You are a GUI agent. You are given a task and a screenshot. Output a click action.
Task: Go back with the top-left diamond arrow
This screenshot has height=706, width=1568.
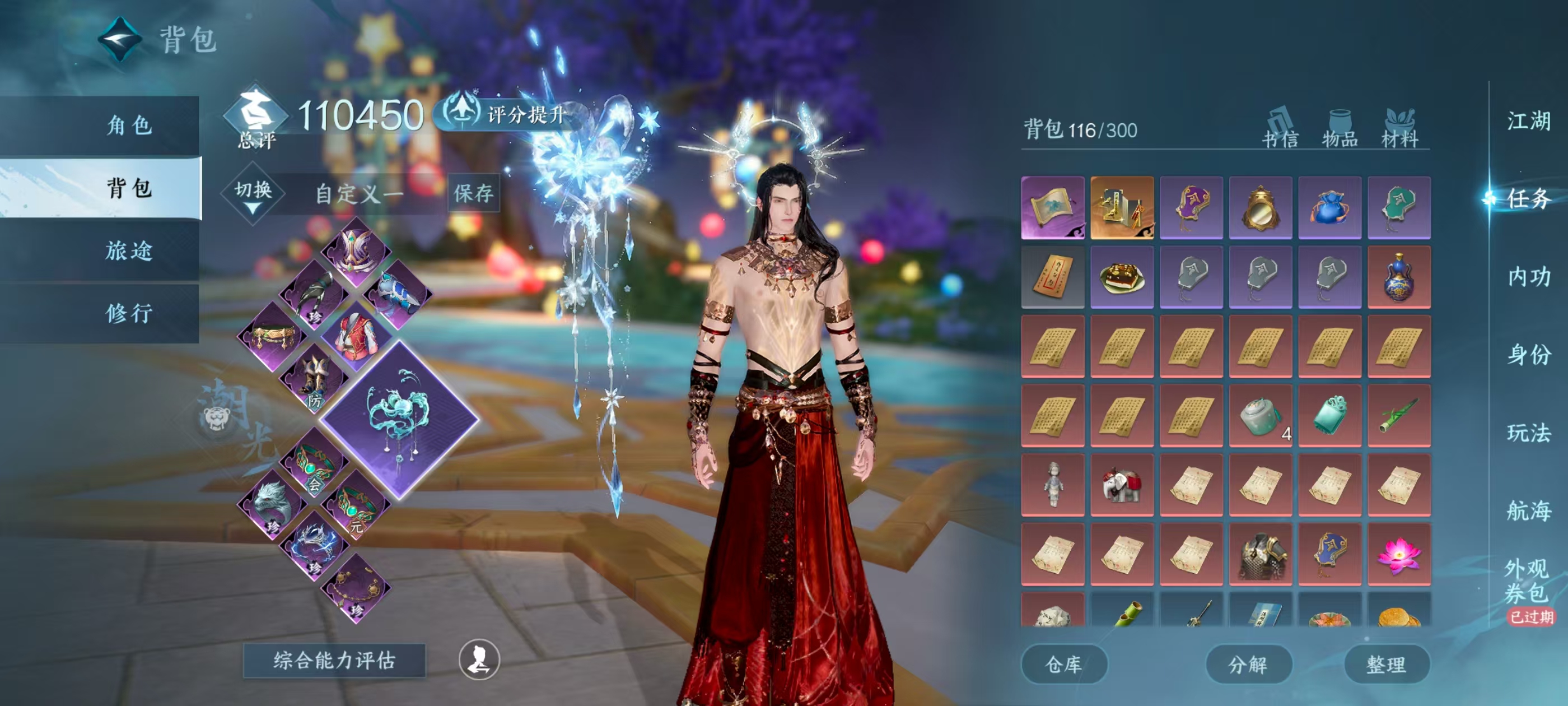click(x=120, y=40)
